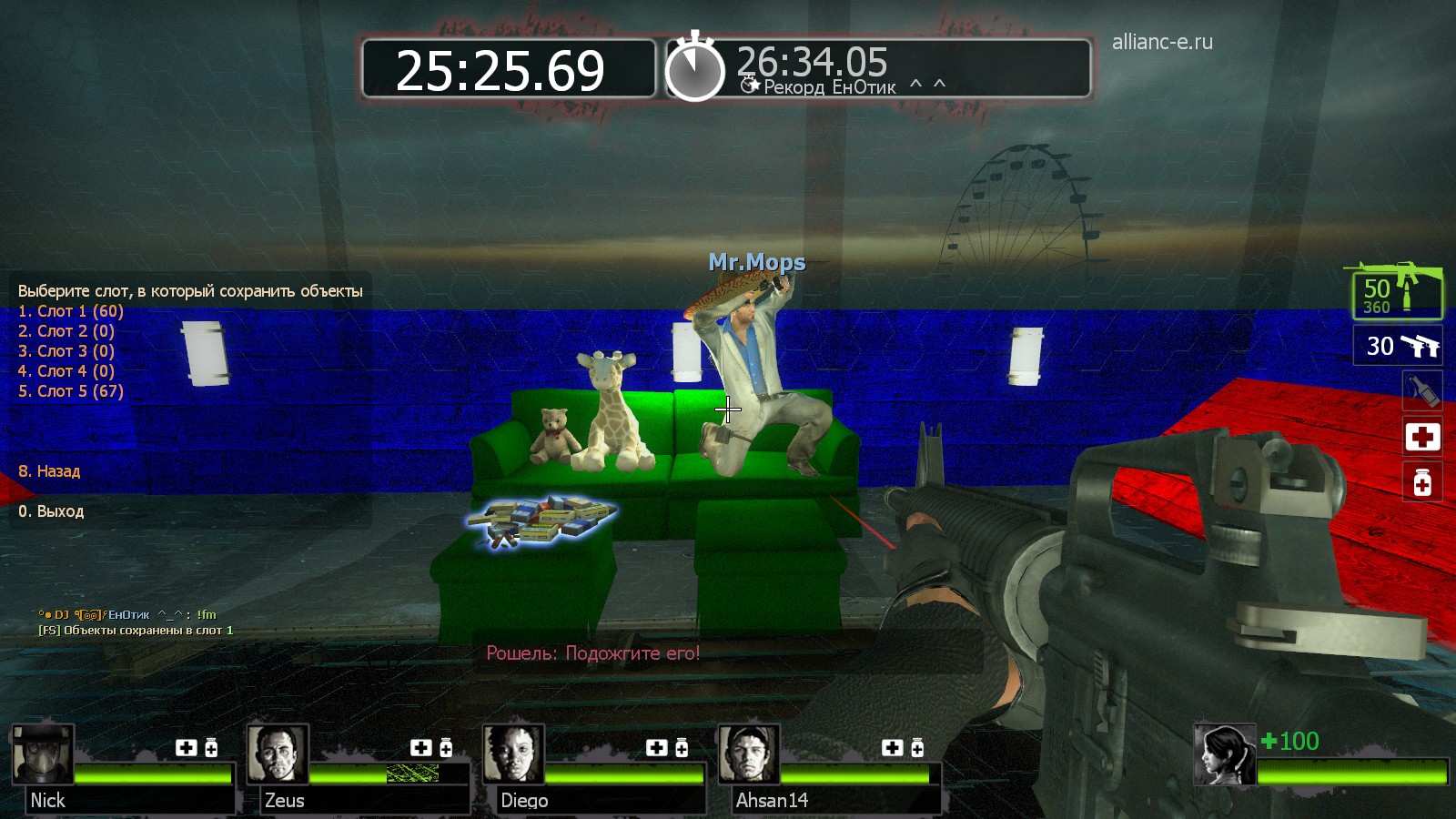The image size is (1456, 819).
Task: Select Diego's teammate portrait
Action: pos(513,753)
